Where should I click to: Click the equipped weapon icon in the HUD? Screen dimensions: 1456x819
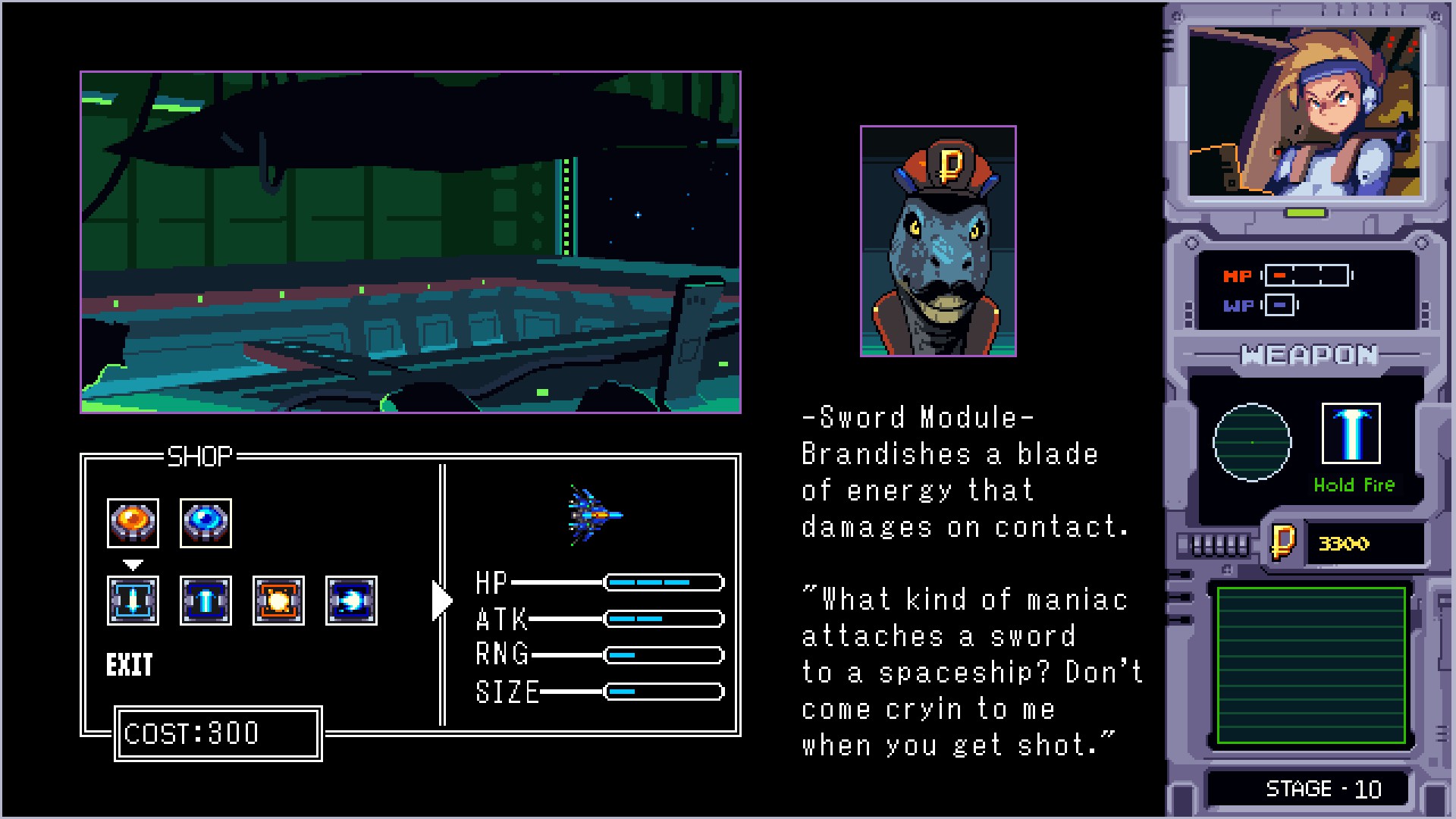1351,433
